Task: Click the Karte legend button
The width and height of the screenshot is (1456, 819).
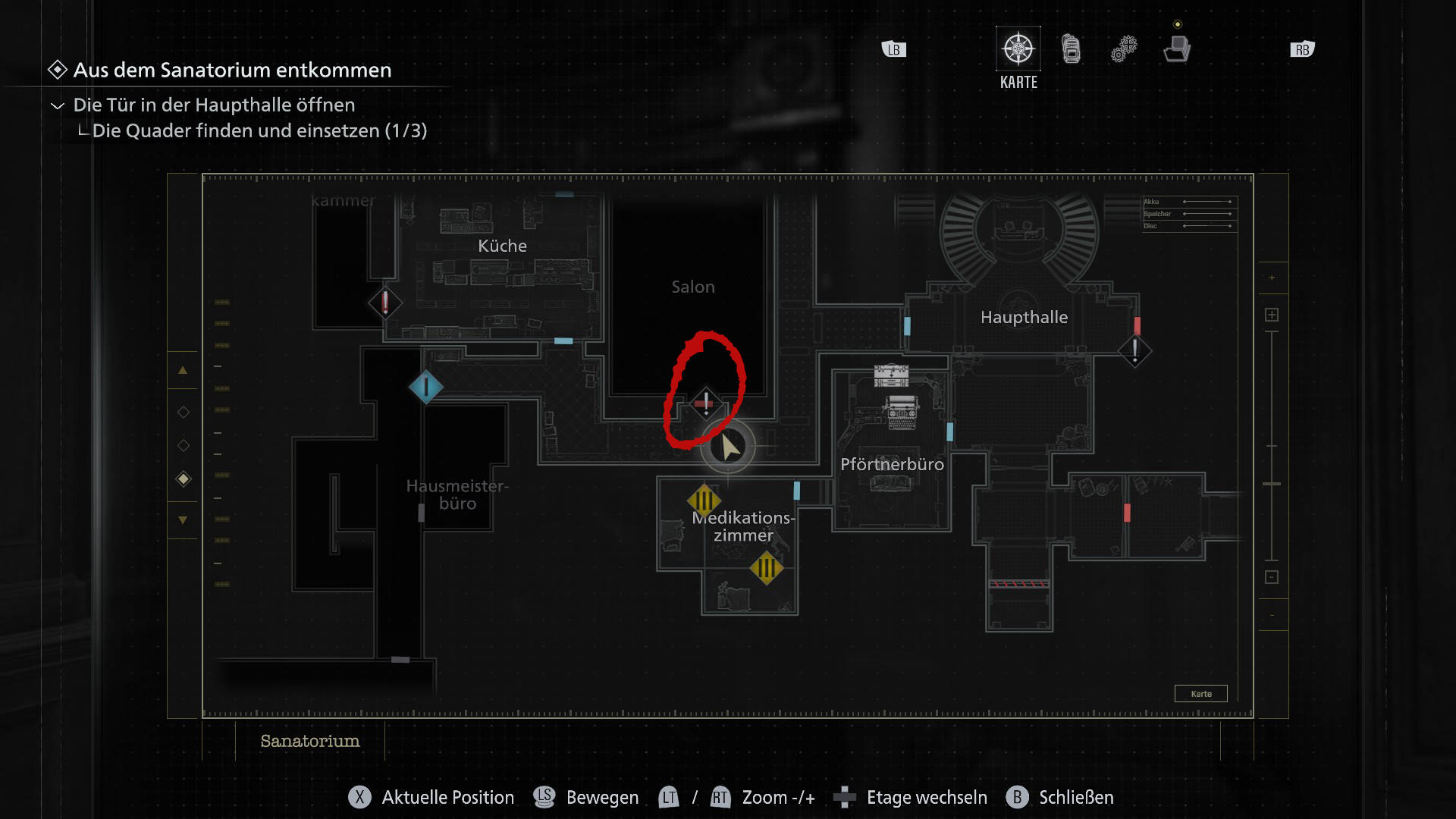Action: point(1200,694)
